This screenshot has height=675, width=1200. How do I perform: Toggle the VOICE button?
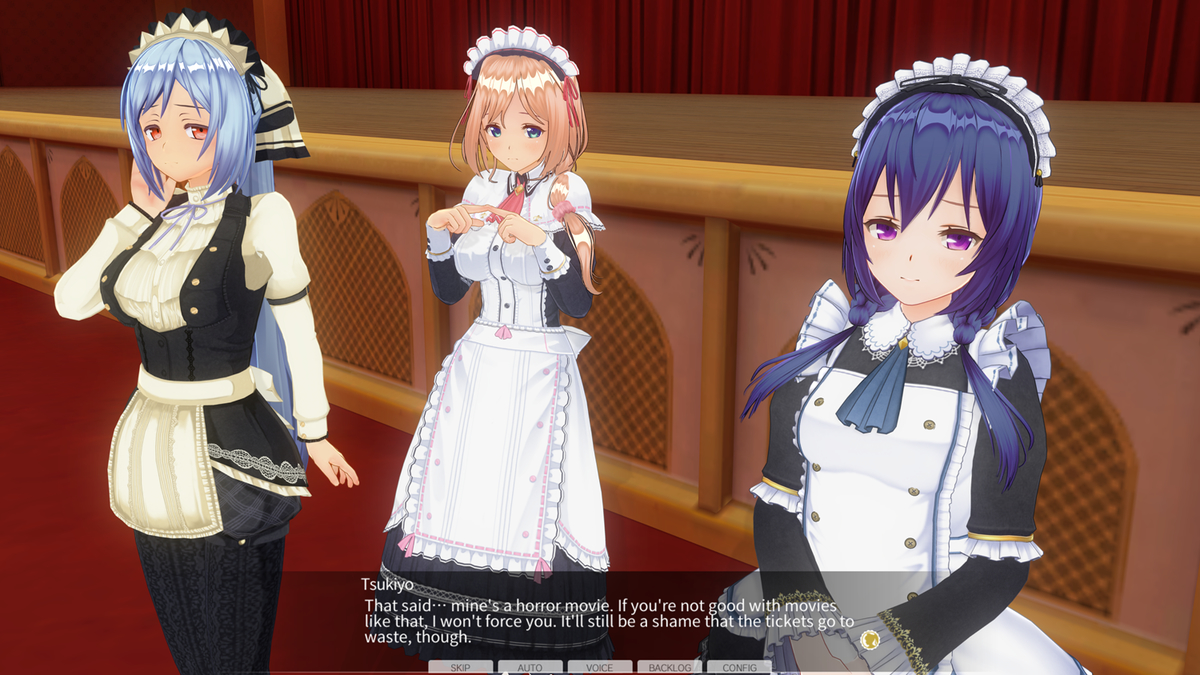(x=600, y=667)
